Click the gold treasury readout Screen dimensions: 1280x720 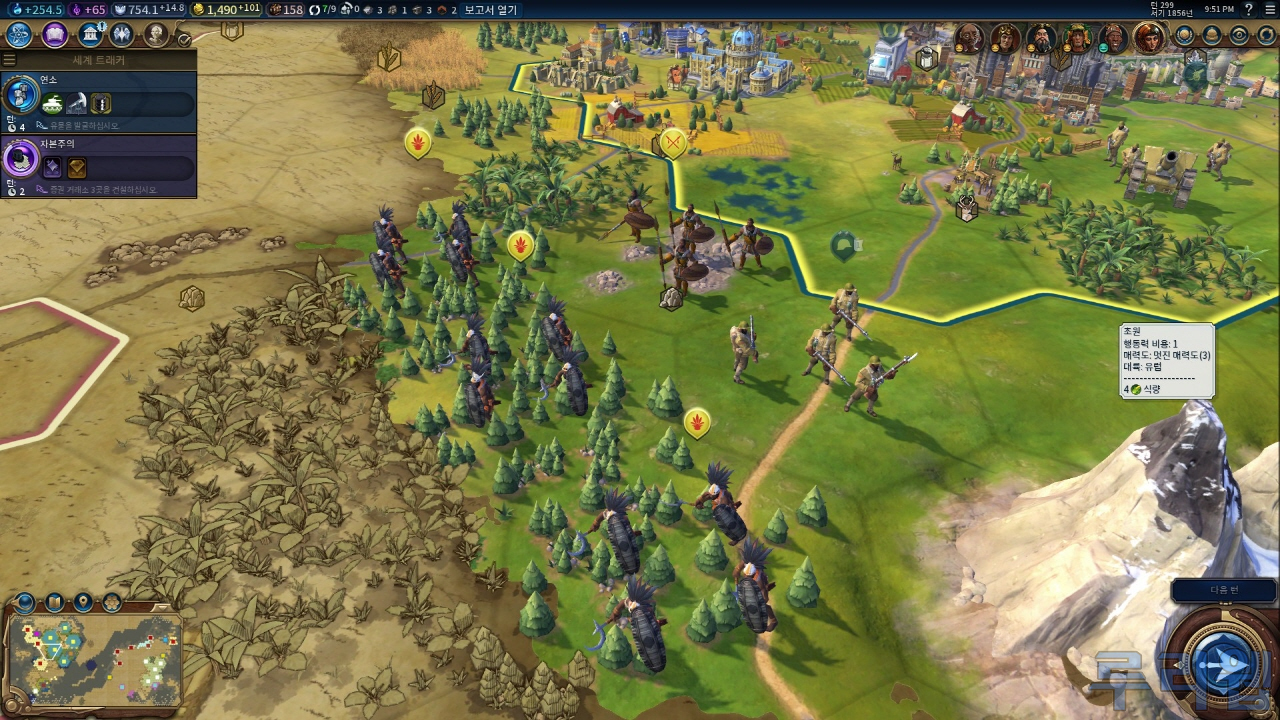click(226, 10)
